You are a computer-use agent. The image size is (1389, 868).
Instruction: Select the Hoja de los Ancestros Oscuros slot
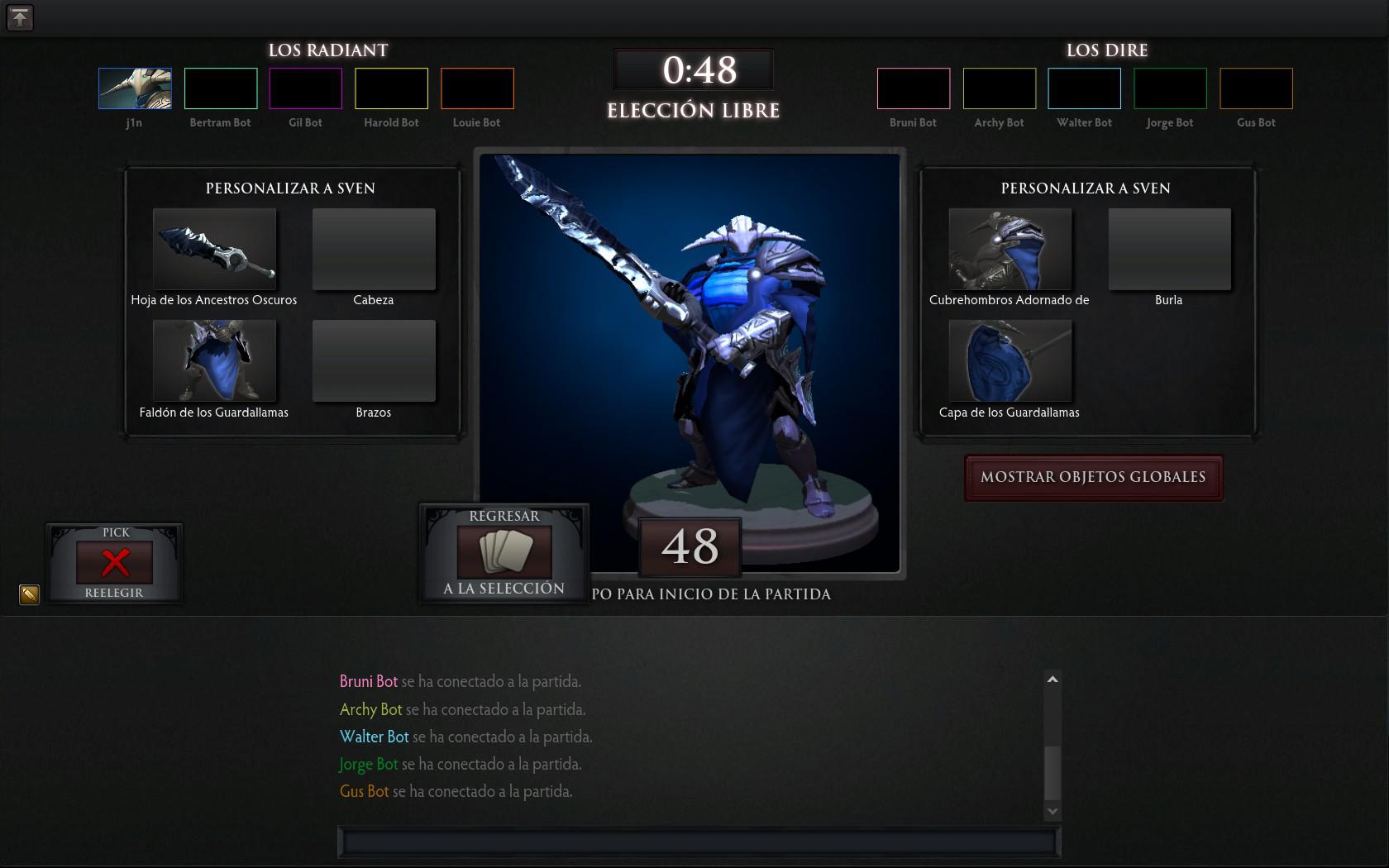pos(214,249)
